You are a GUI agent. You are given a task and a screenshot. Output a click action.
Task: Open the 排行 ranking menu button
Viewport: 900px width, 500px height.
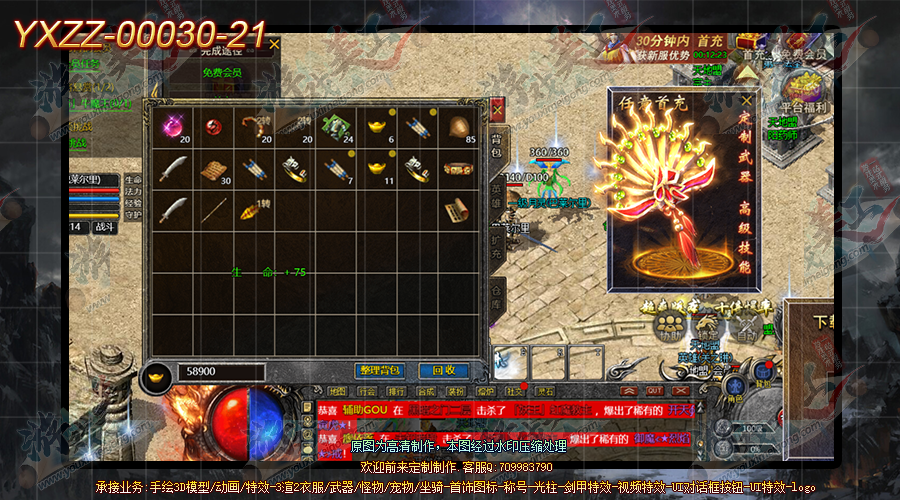(x=397, y=391)
